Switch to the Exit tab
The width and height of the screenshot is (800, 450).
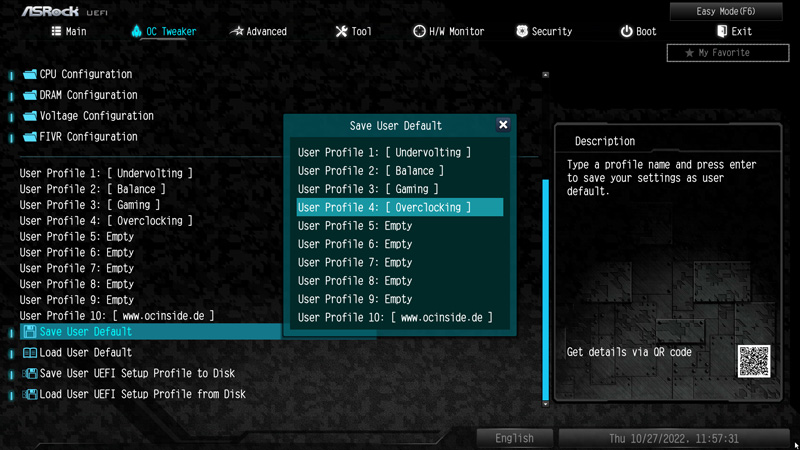tap(733, 31)
